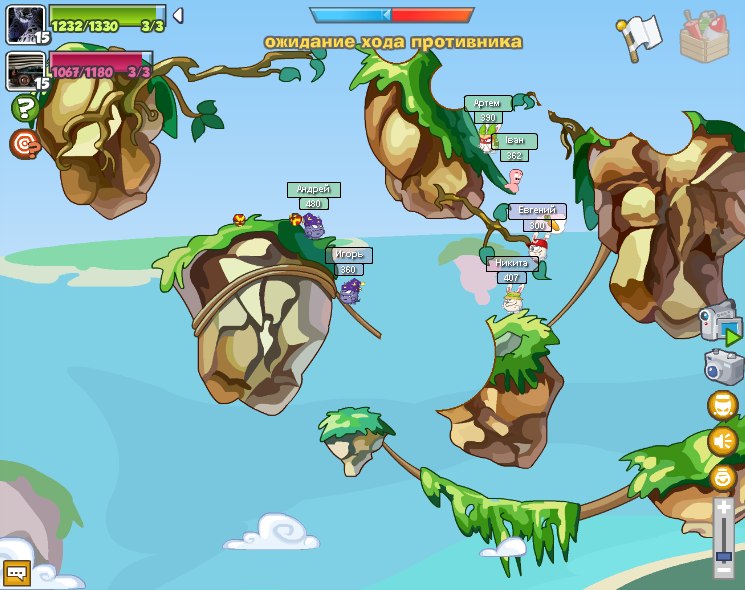
Task: Collapse the team panel with white arrow
Action: coord(177,15)
